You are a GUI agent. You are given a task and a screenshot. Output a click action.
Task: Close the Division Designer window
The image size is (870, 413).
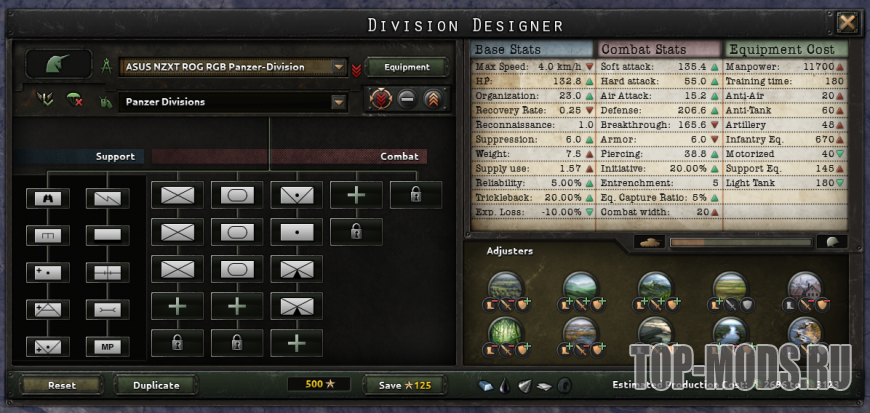click(x=847, y=22)
